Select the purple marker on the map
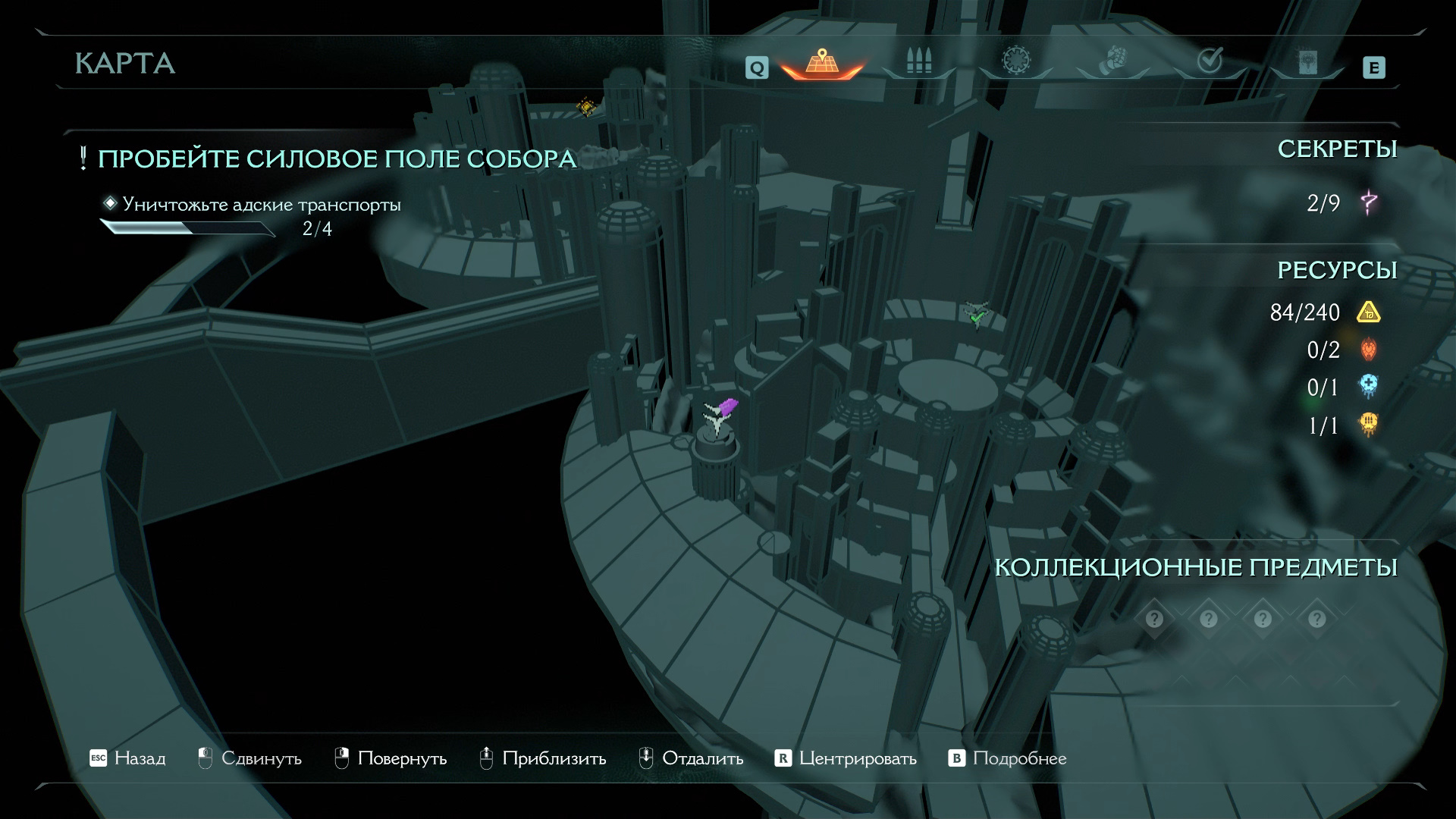Image resolution: width=1456 pixels, height=819 pixels. pos(727,407)
